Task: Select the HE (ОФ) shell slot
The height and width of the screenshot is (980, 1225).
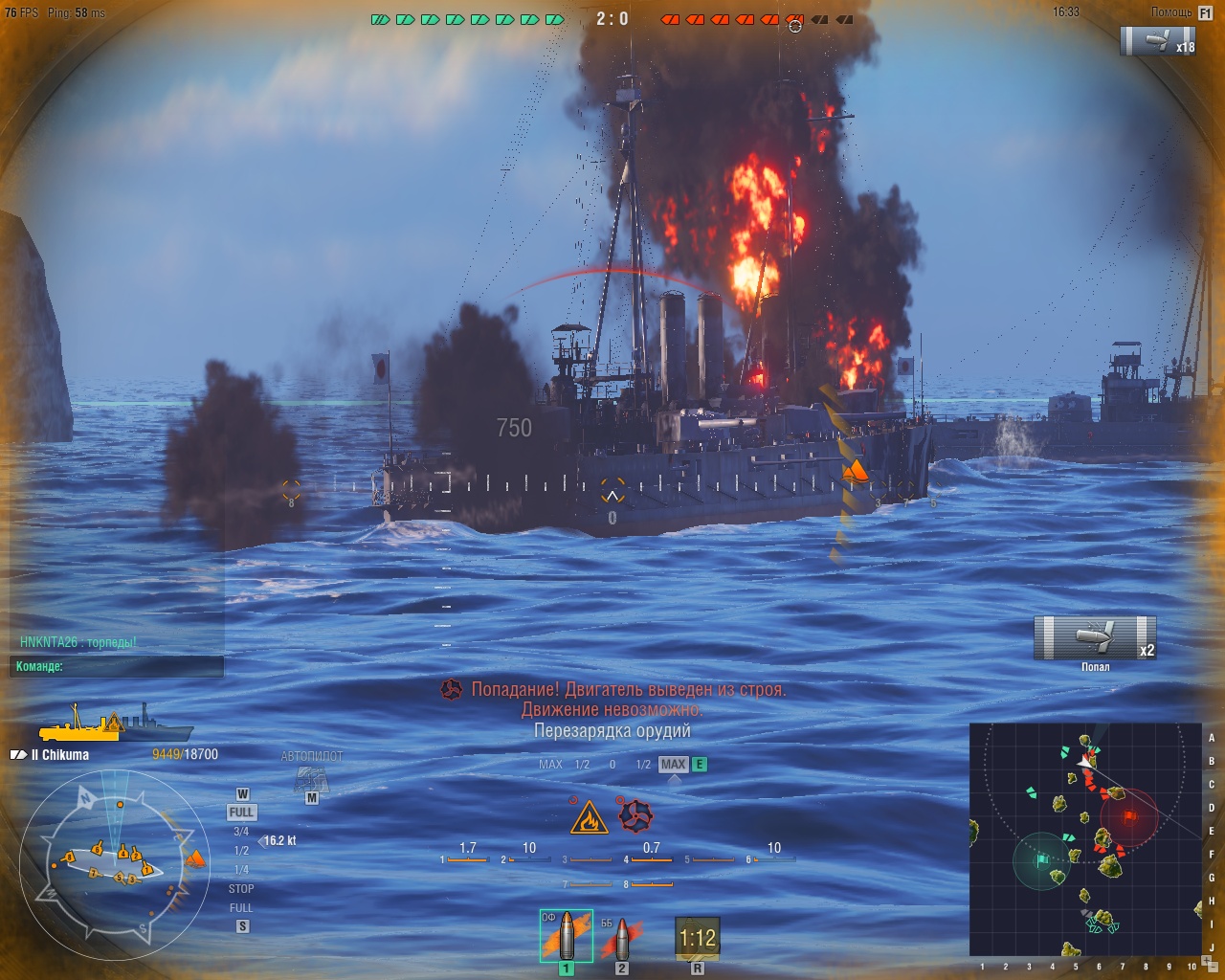Action: click(567, 936)
